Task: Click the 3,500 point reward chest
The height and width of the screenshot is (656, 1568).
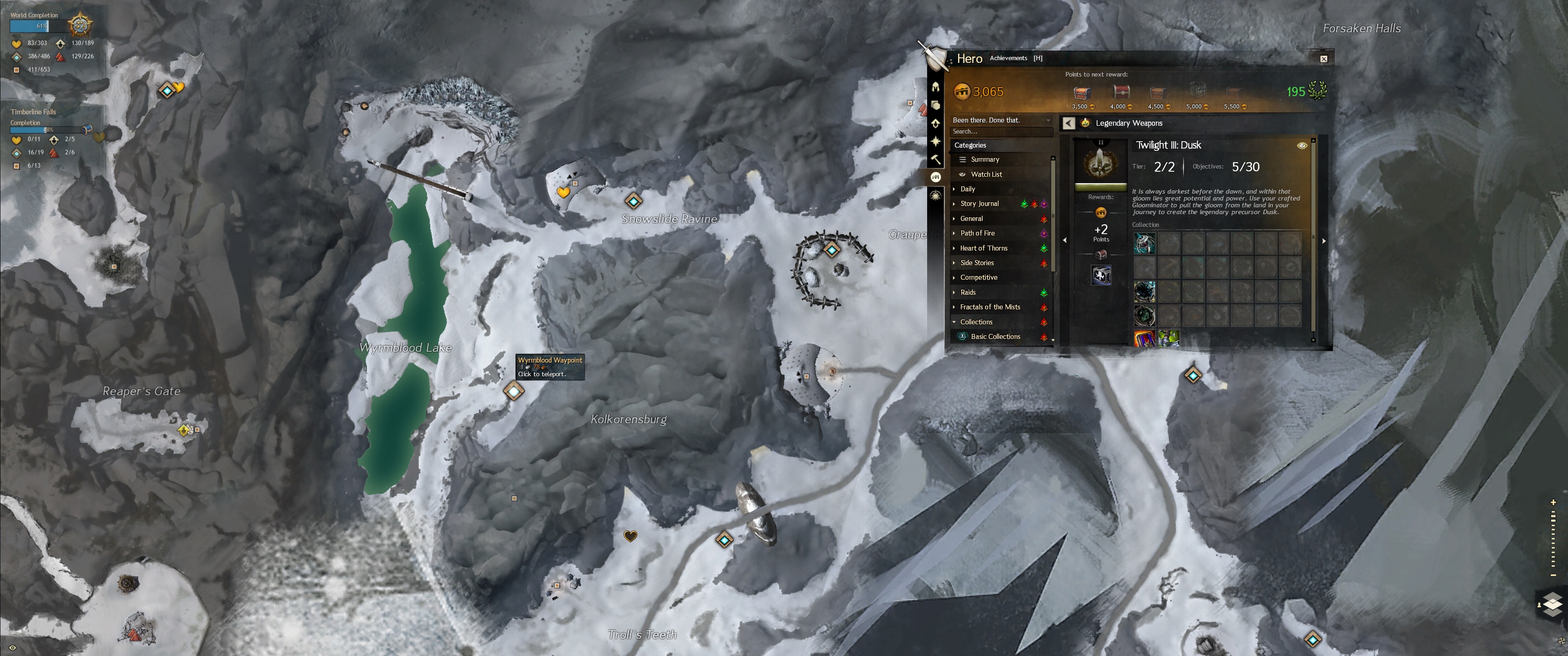Action: (x=1081, y=93)
